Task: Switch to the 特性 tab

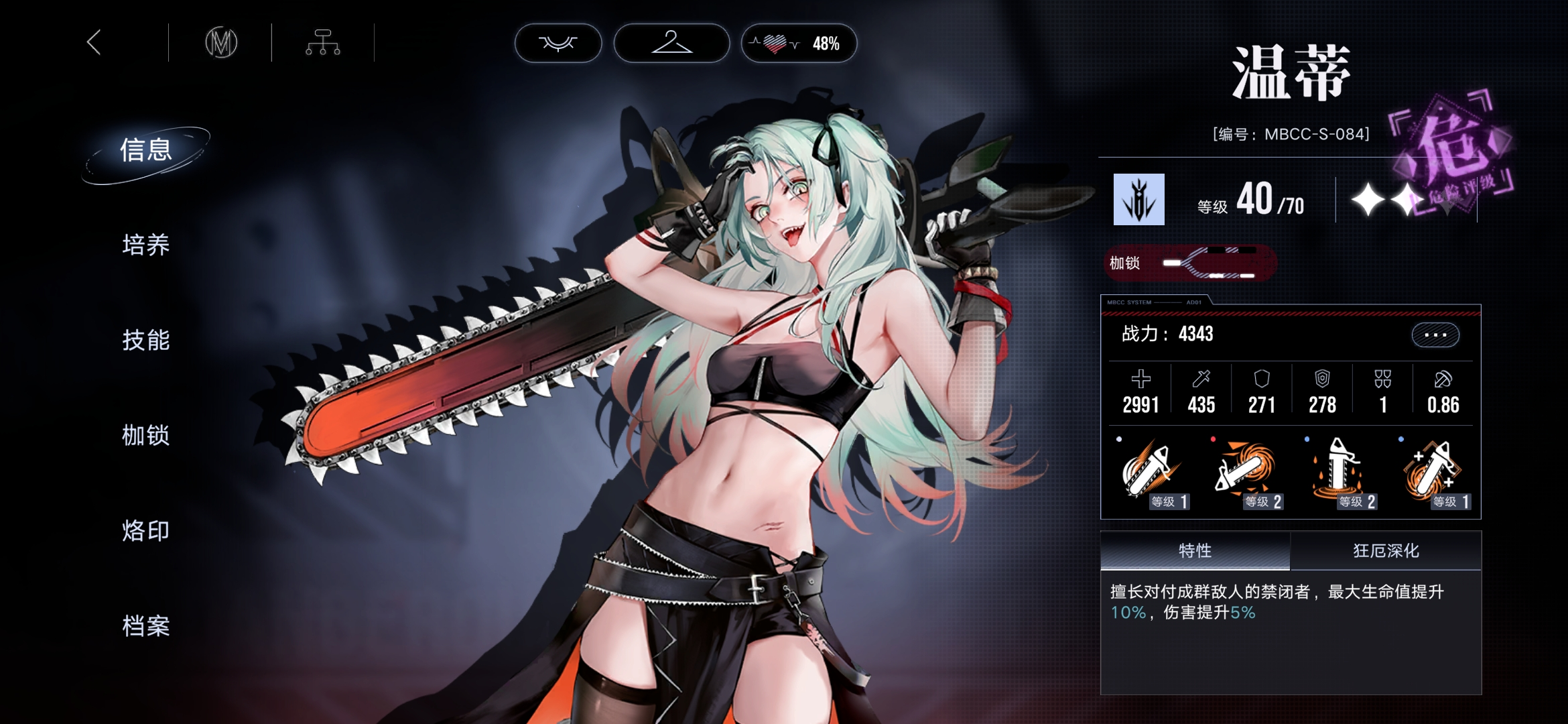Action: [1195, 551]
